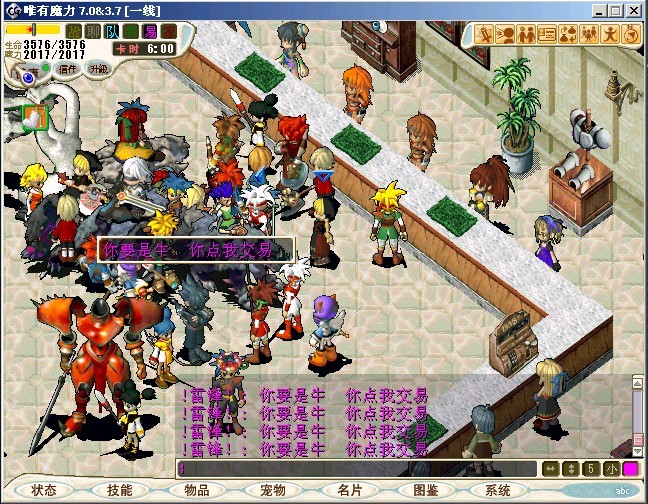Open the 宠物 pets menu
This screenshot has width=648, height=504.
click(273, 491)
